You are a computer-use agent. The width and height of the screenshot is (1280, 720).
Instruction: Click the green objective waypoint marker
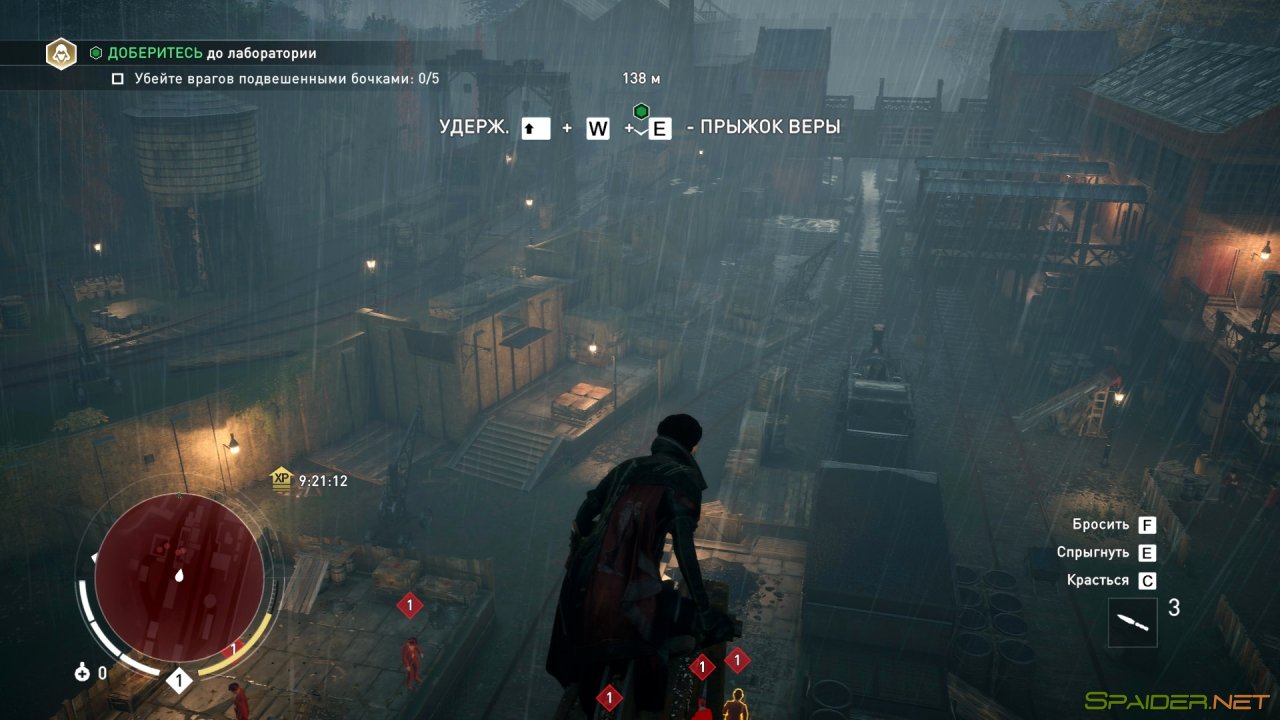tap(641, 110)
